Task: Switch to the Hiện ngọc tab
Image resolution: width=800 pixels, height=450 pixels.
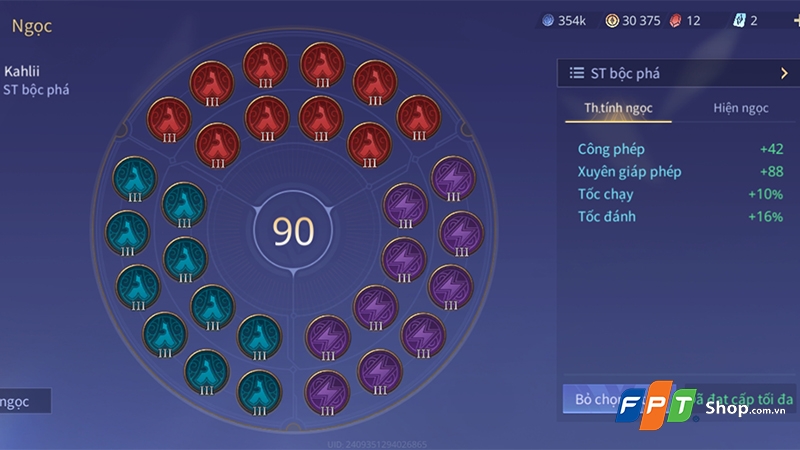Action: point(740,108)
